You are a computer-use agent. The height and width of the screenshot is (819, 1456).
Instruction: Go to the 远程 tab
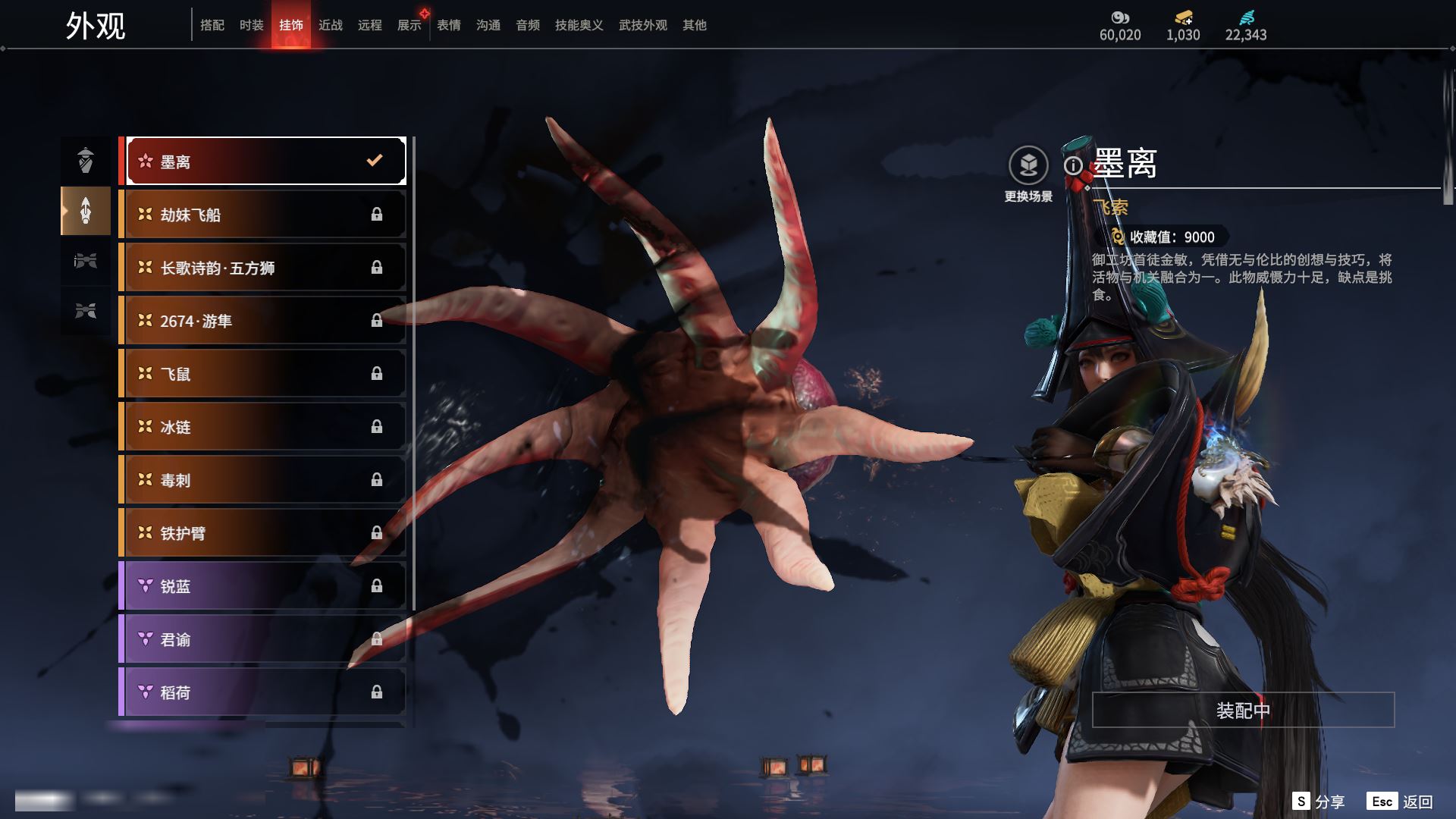[370, 25]
